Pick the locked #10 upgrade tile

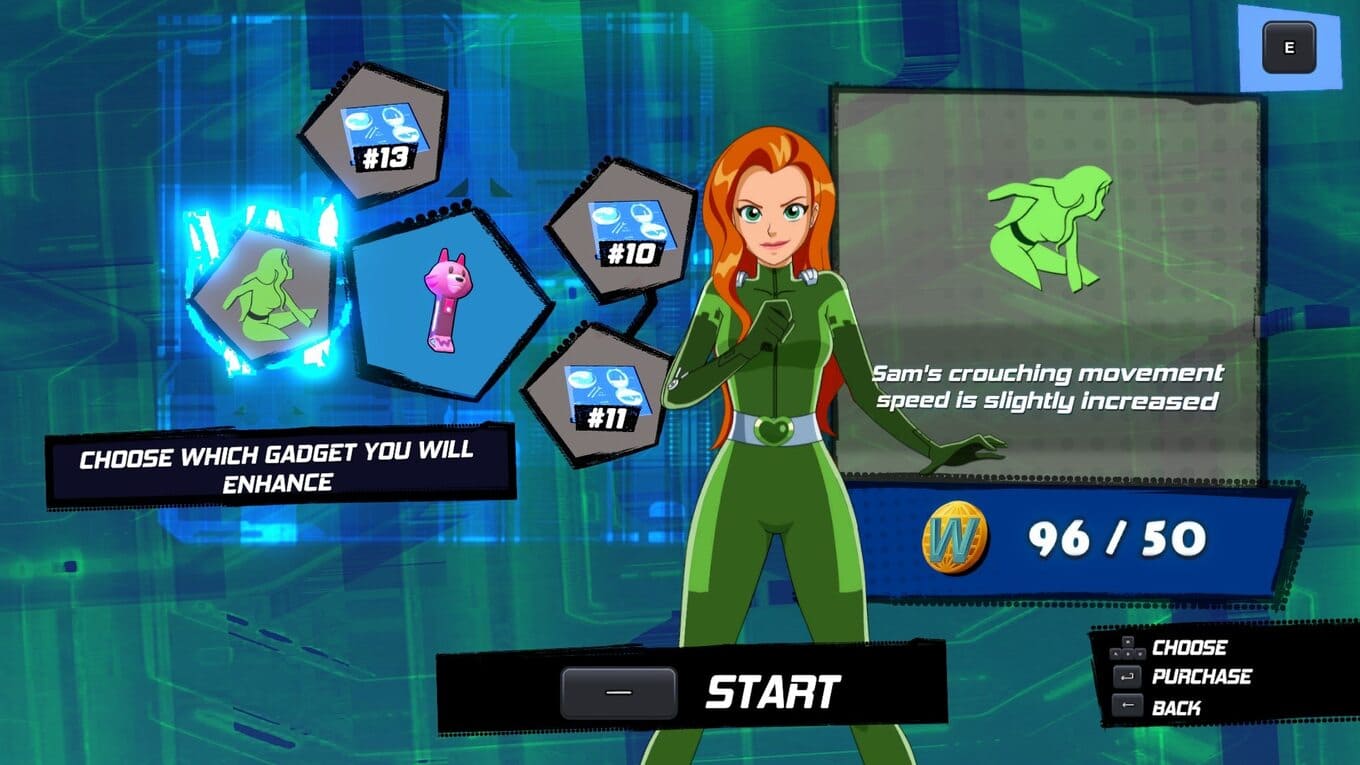pos(622,231)
